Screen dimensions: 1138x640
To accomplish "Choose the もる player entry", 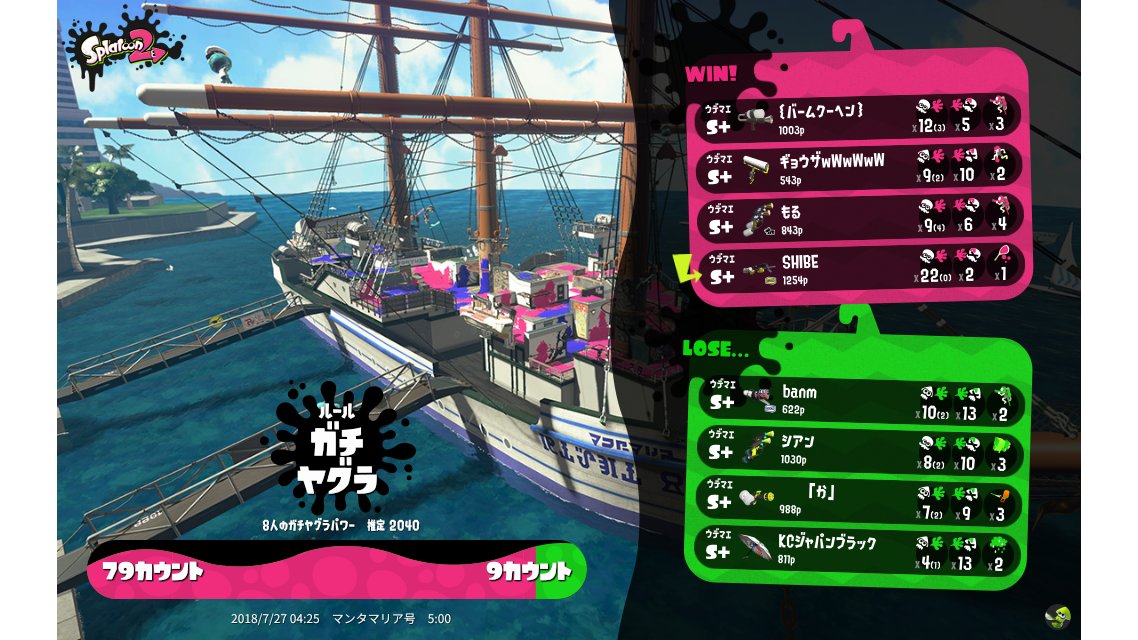I will [858, 218].
